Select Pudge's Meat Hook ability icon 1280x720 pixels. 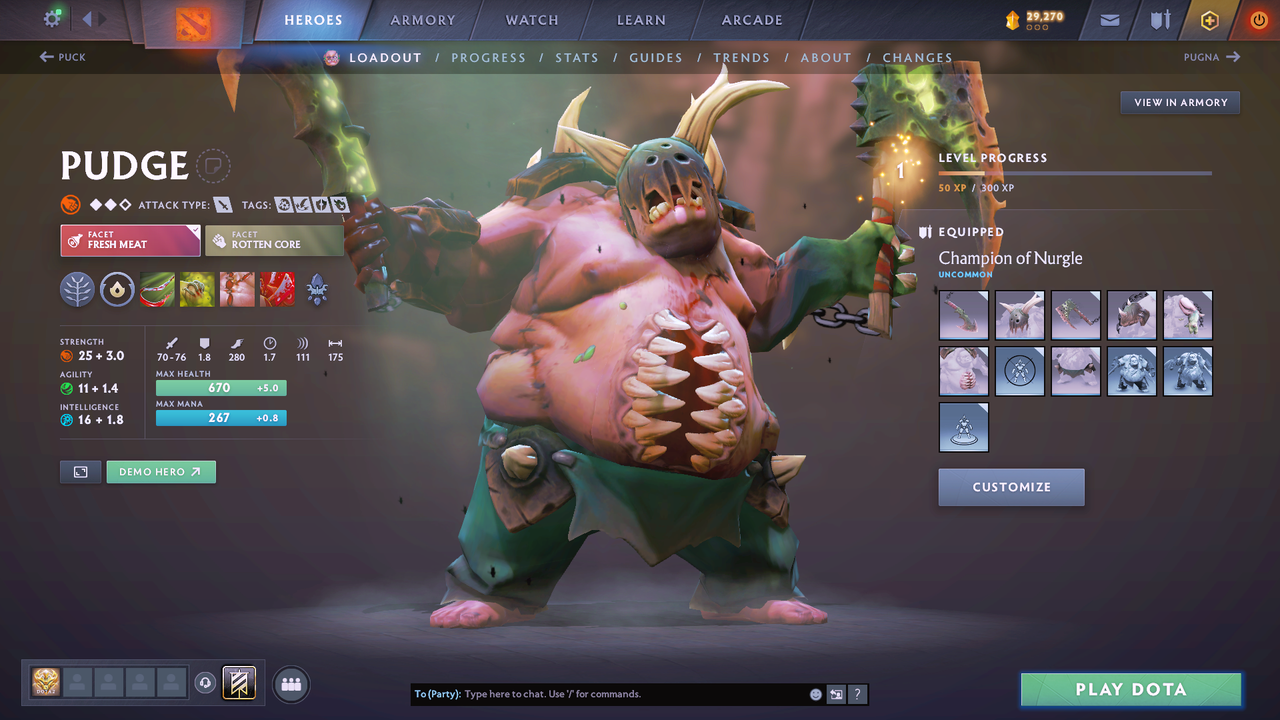coord(157,290)
